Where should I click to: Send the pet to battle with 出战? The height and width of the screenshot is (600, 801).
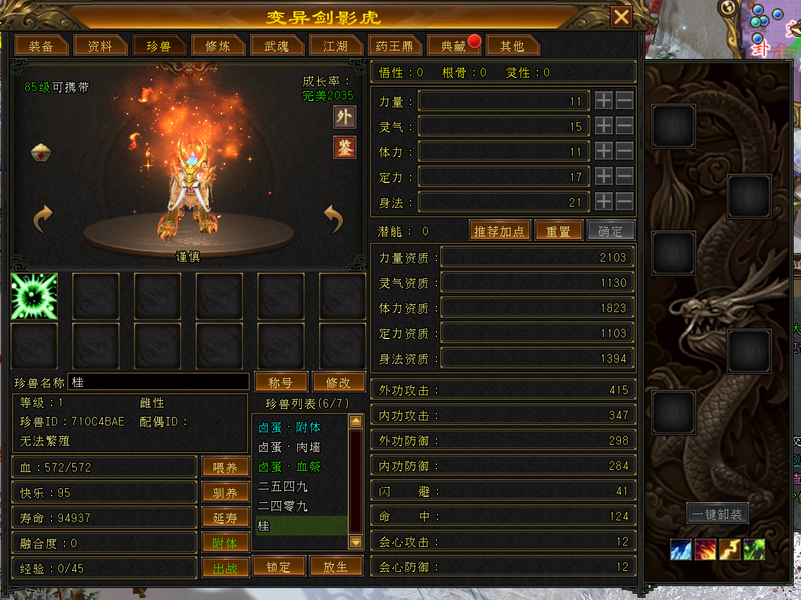(x=225, y=568)
